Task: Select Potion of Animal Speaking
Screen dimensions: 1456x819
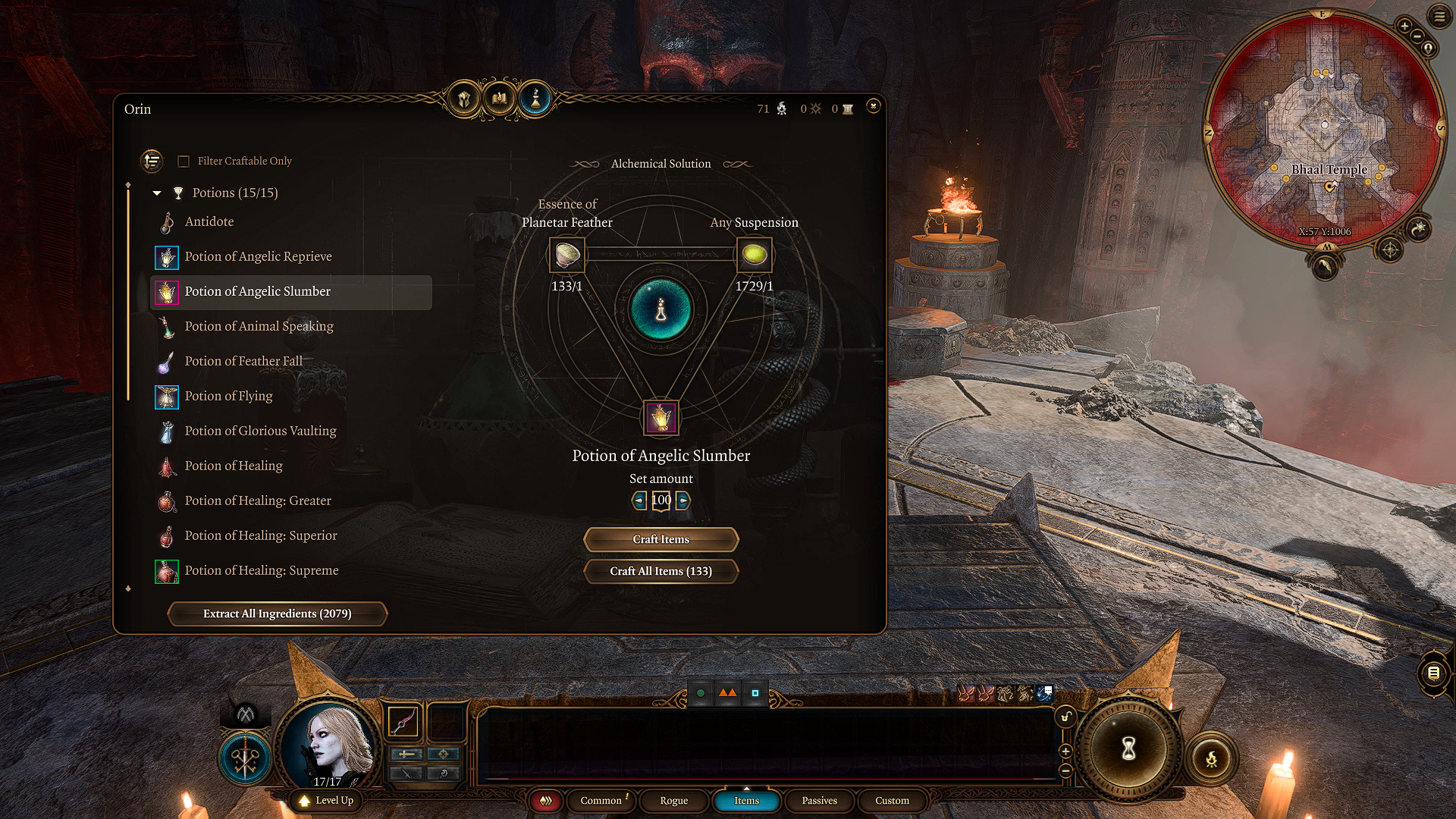Action: click(259, 326)
